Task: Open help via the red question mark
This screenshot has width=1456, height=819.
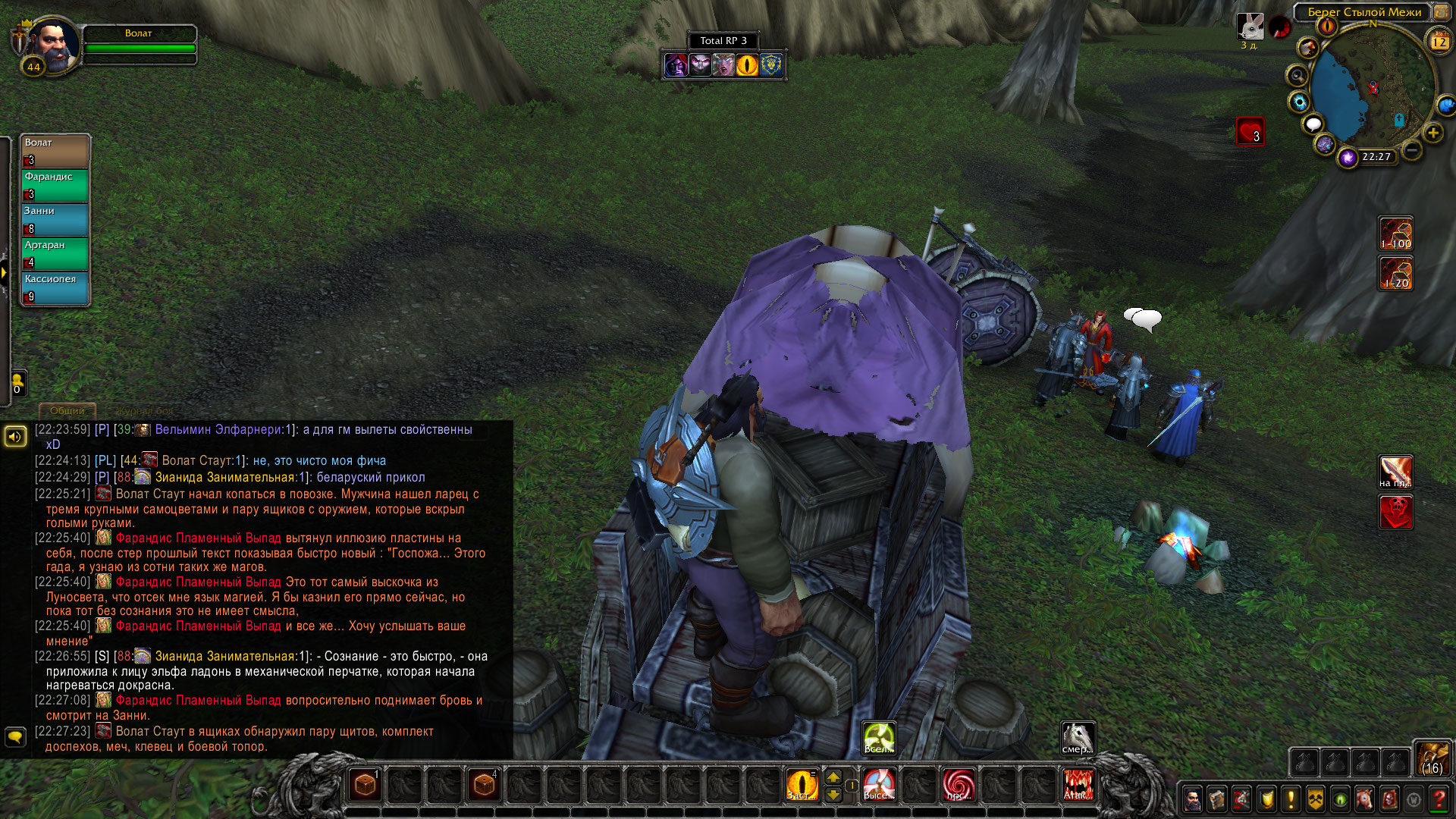Action: (1439, 799)
